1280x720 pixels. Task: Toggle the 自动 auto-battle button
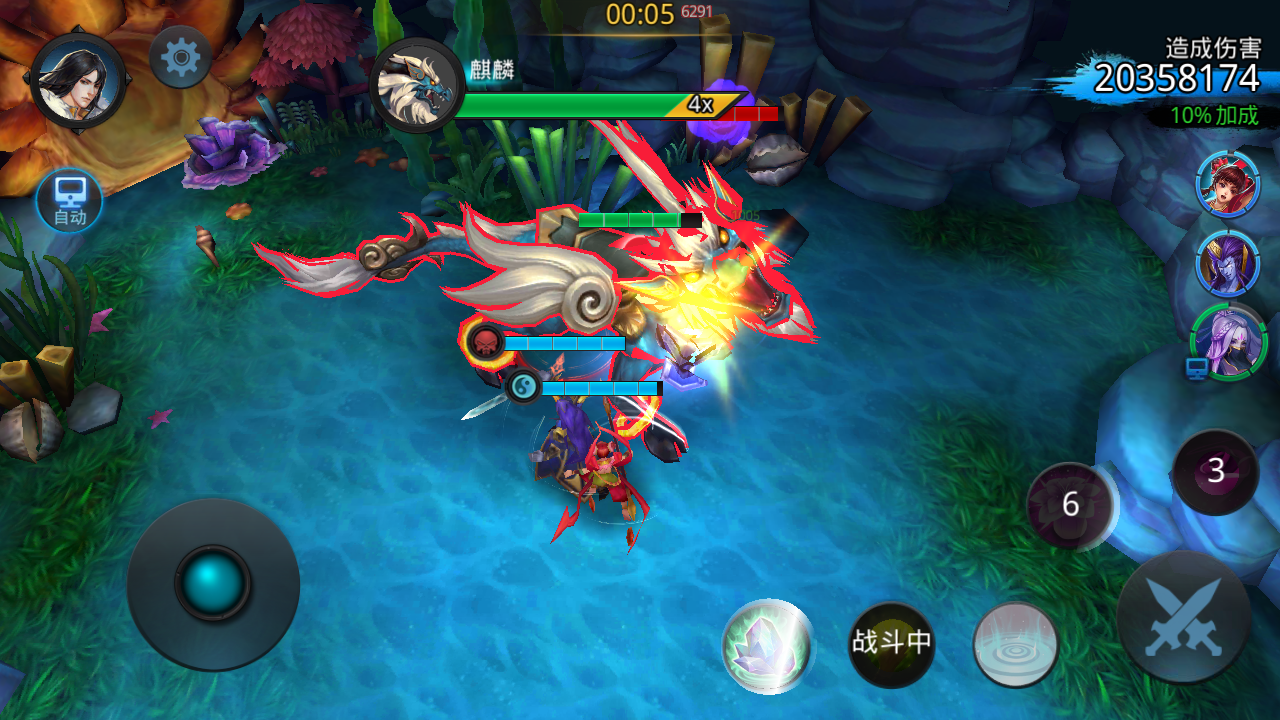point(70,200)
